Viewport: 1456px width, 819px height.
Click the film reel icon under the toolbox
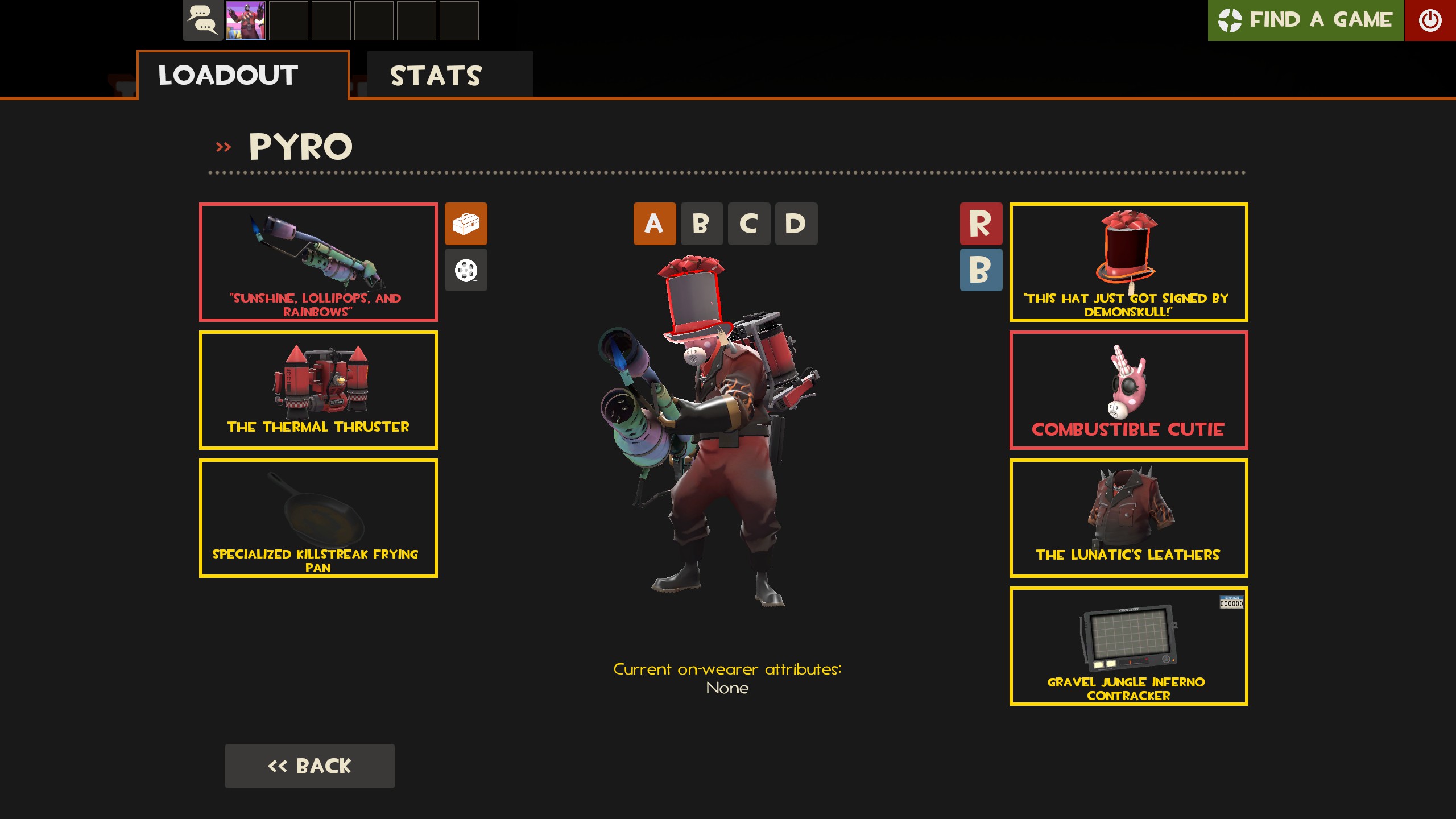(x=466, y=270)
